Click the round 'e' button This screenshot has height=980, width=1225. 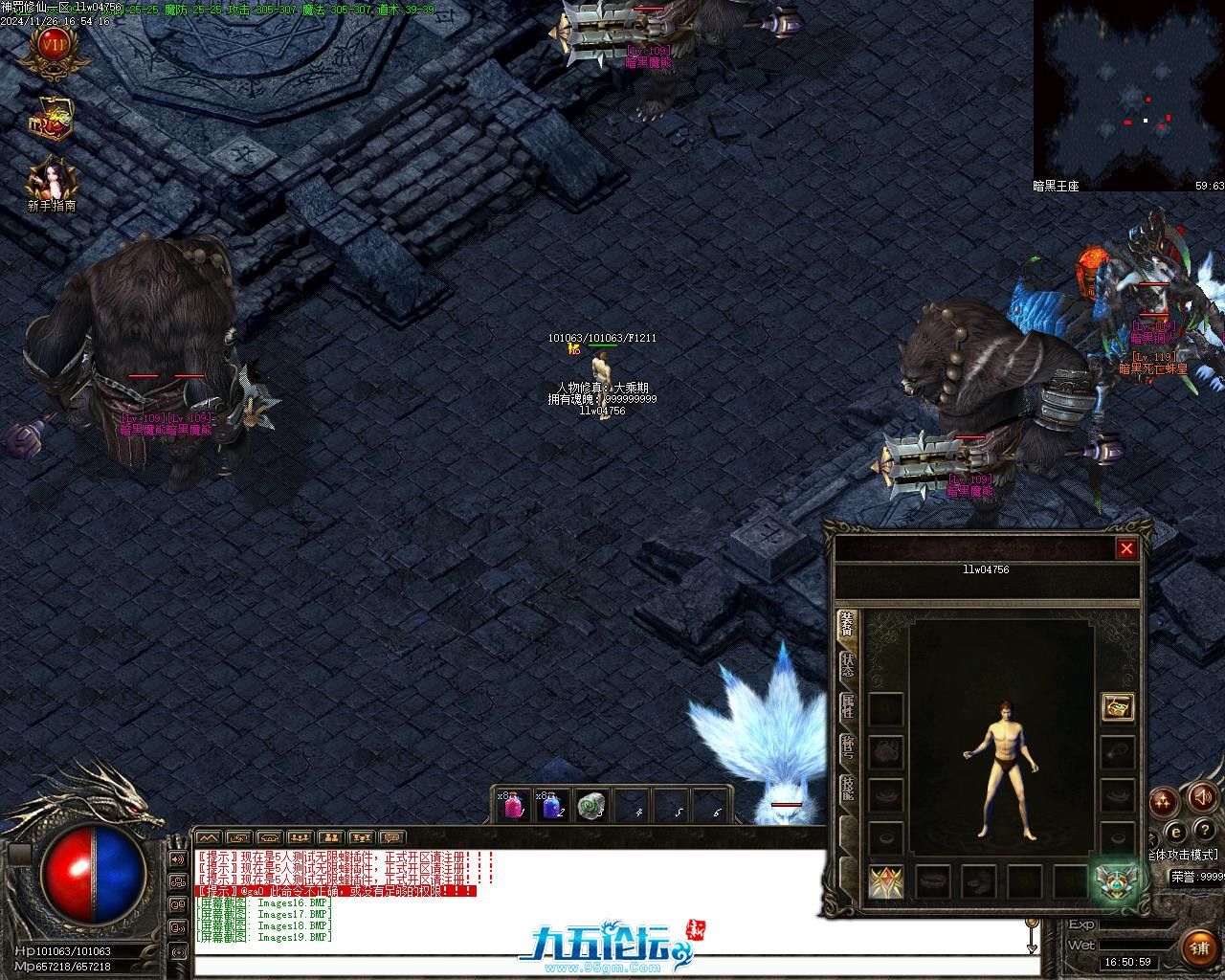coord(1176,830)
